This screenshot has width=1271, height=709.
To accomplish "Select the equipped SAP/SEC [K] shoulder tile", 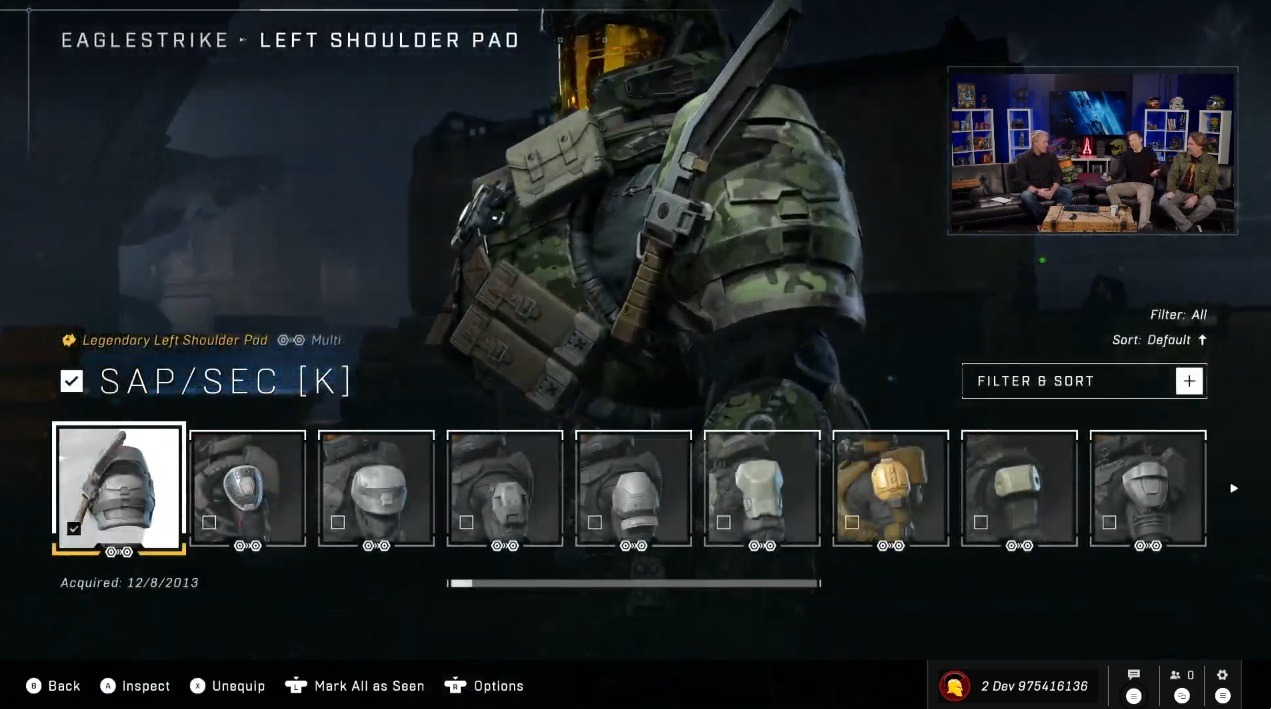I will (x=119, y=487).
